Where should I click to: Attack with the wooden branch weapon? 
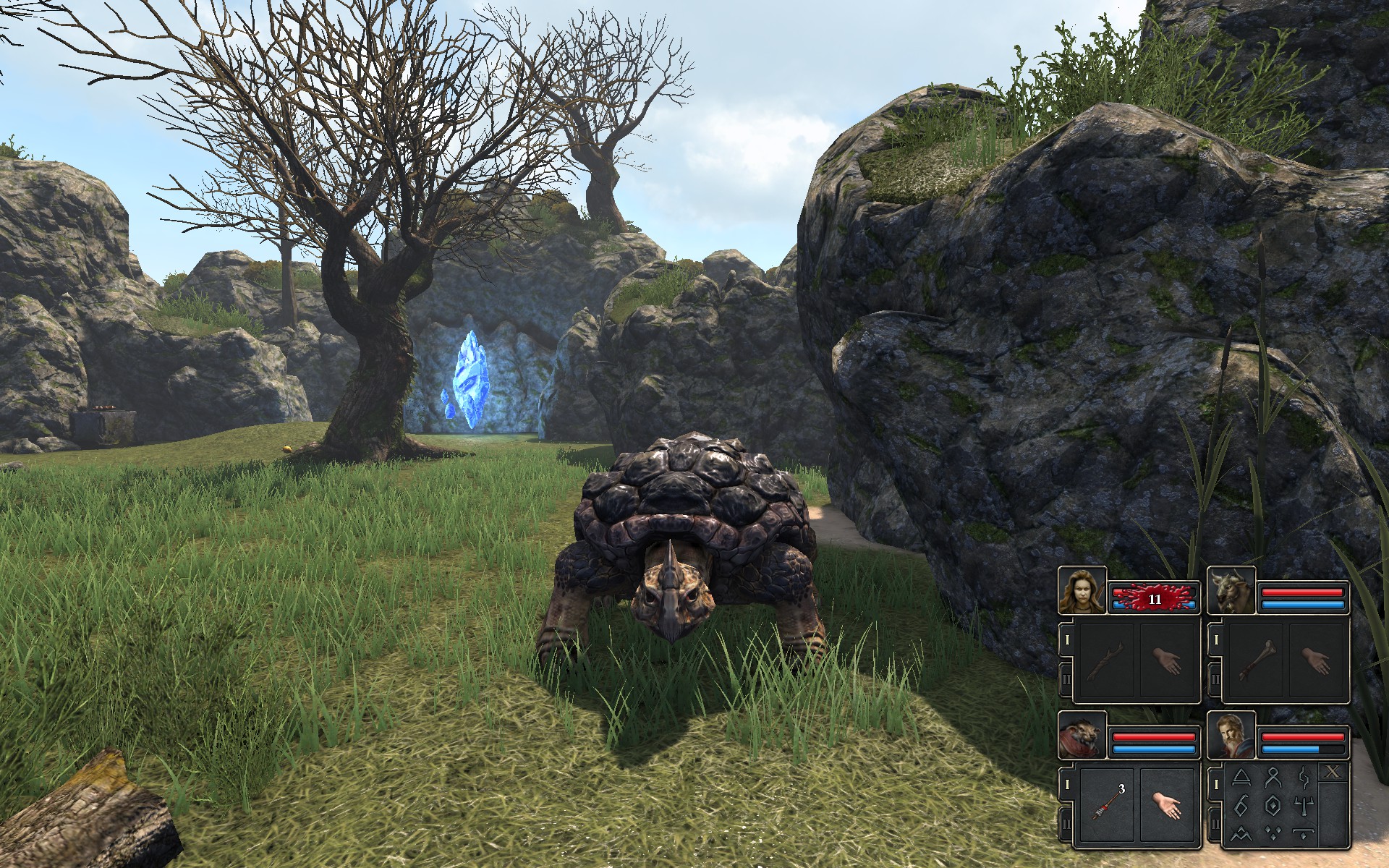click(1105, 661)
